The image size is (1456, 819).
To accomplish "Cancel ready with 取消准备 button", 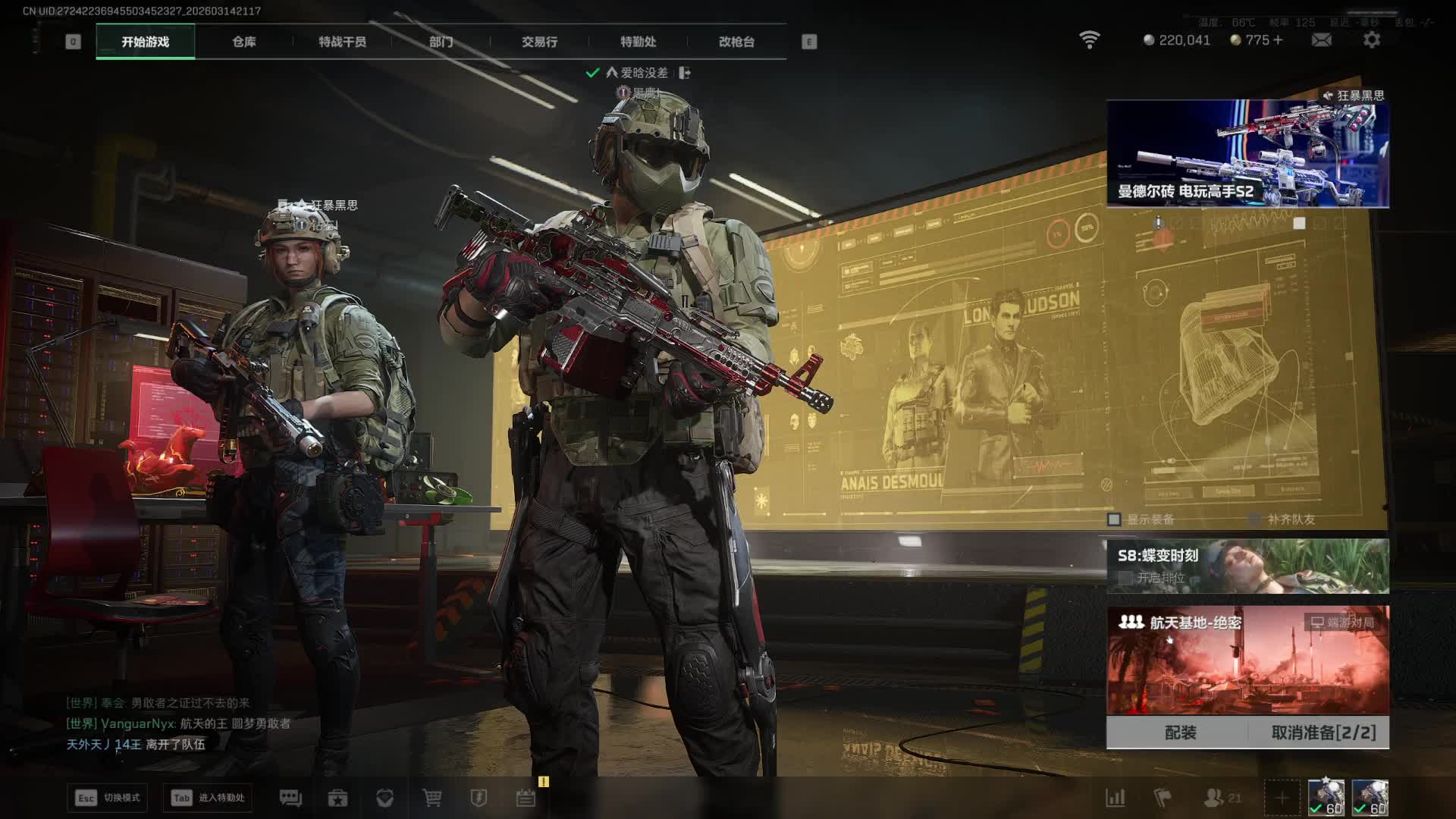I will coord(1323,733).
